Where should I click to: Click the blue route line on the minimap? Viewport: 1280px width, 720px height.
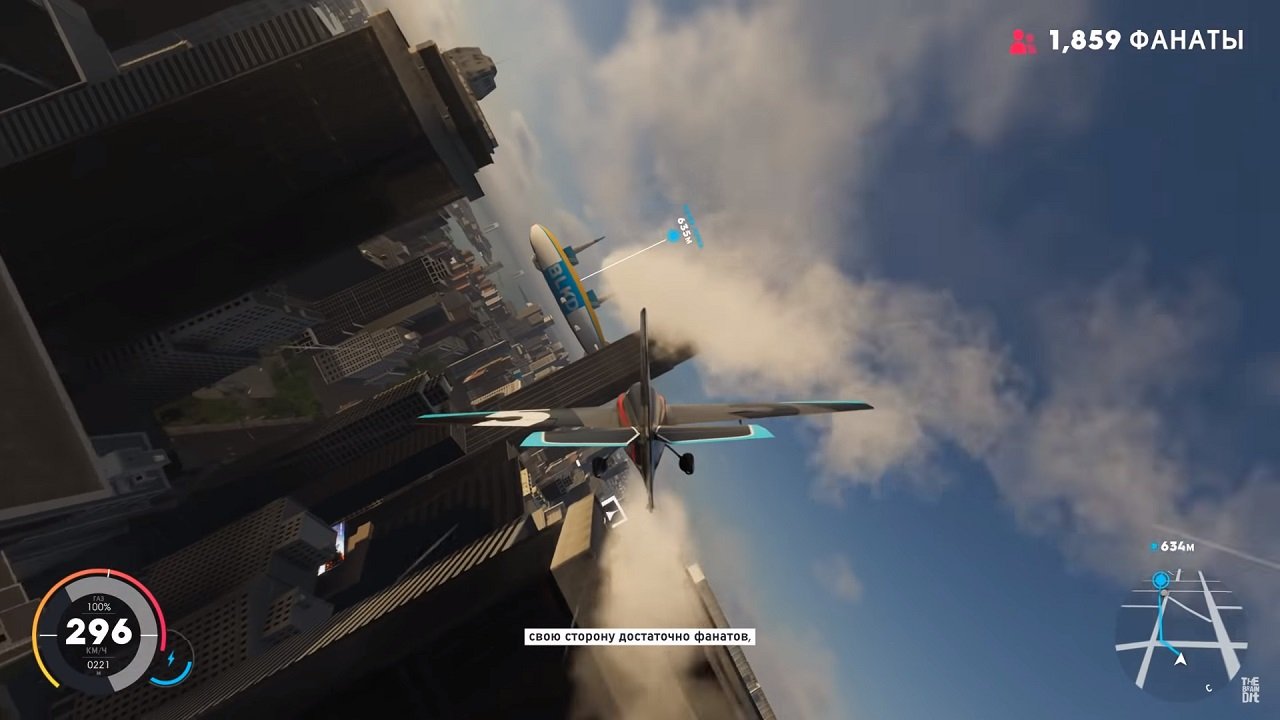point(1160,622)
